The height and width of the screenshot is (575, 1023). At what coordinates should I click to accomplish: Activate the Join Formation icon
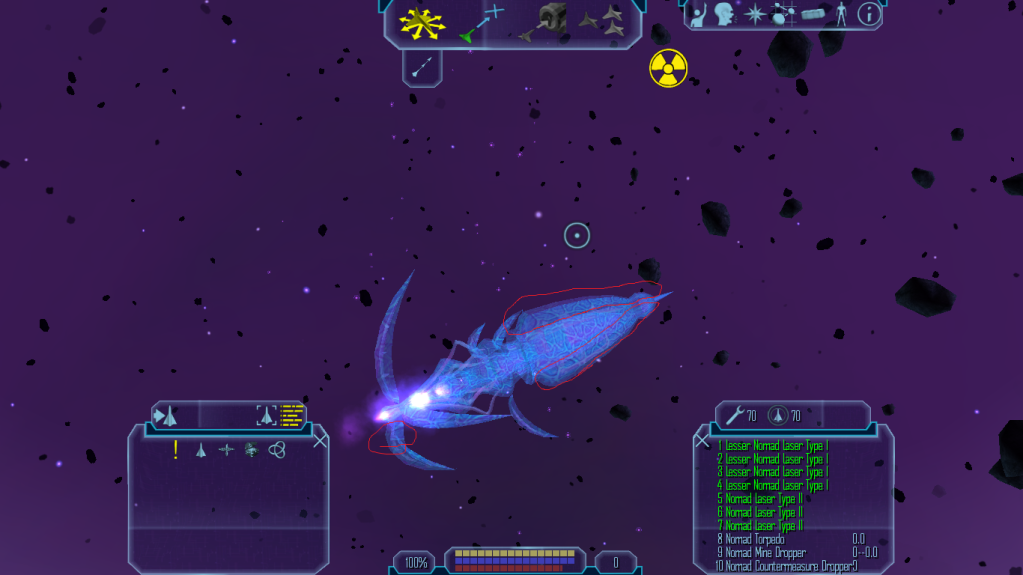pyautogui.click(x=601, y=22)
